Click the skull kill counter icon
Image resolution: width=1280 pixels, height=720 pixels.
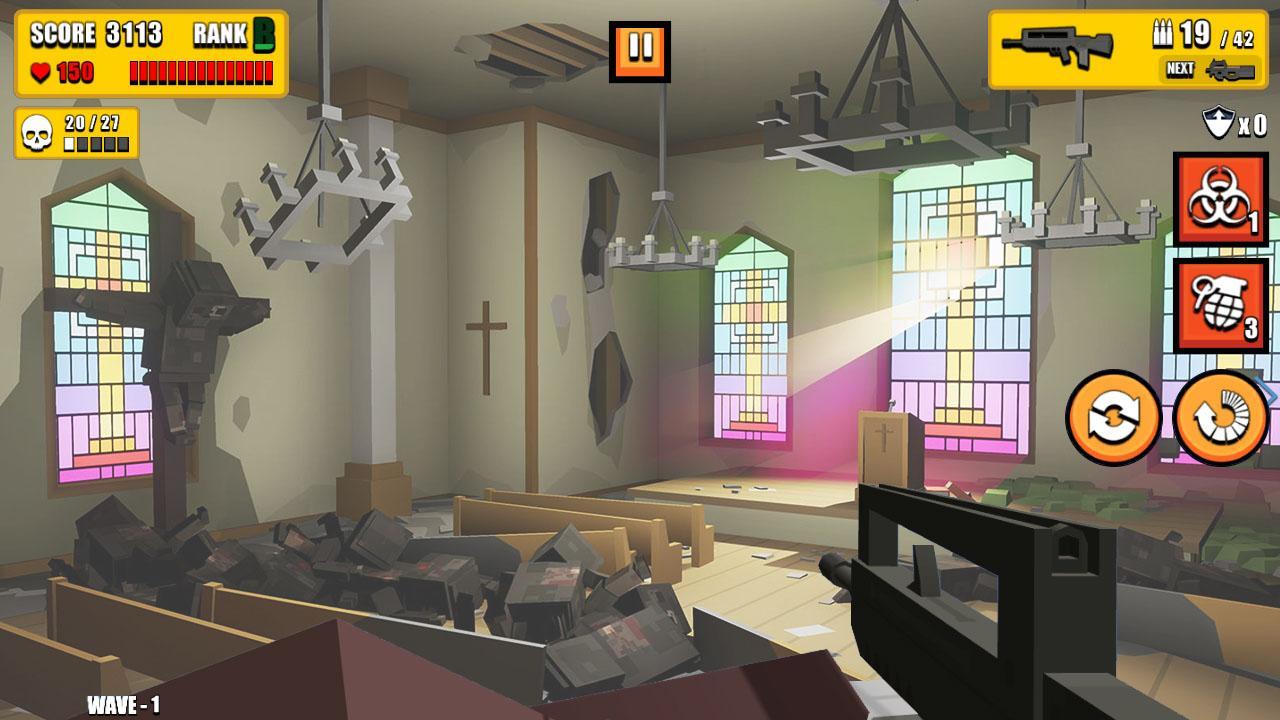(x=36, y=131)
